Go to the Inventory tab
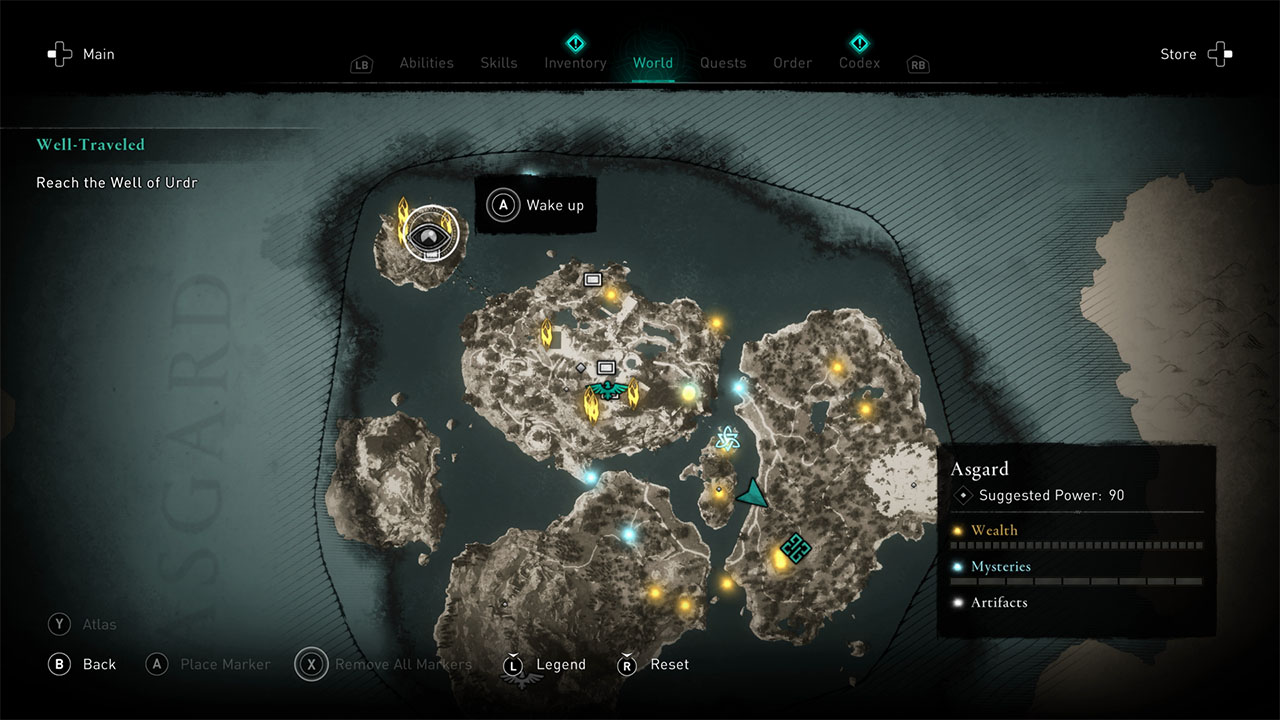Viewport: 1280px width, 720px height. pyautogui.click(x=575, y=63)
